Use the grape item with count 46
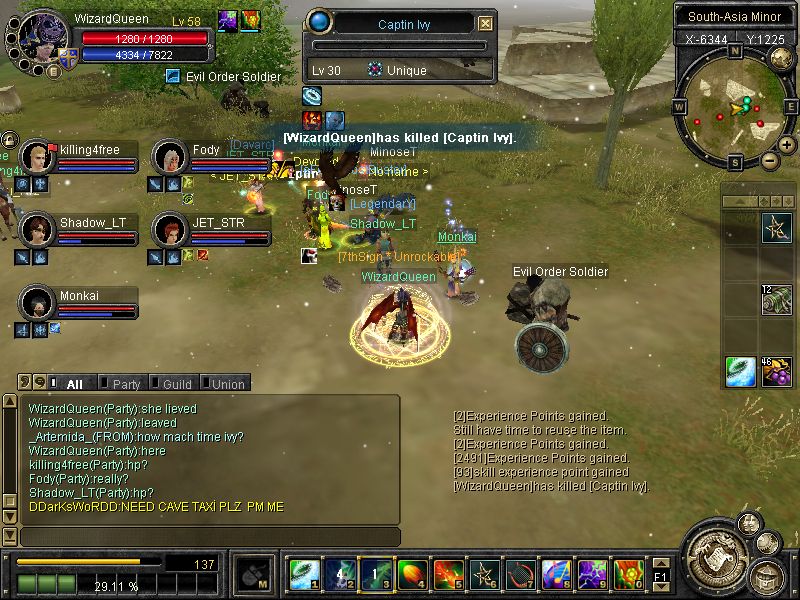The width and height of the screenshot is (800, 600). tap(776, 371)
